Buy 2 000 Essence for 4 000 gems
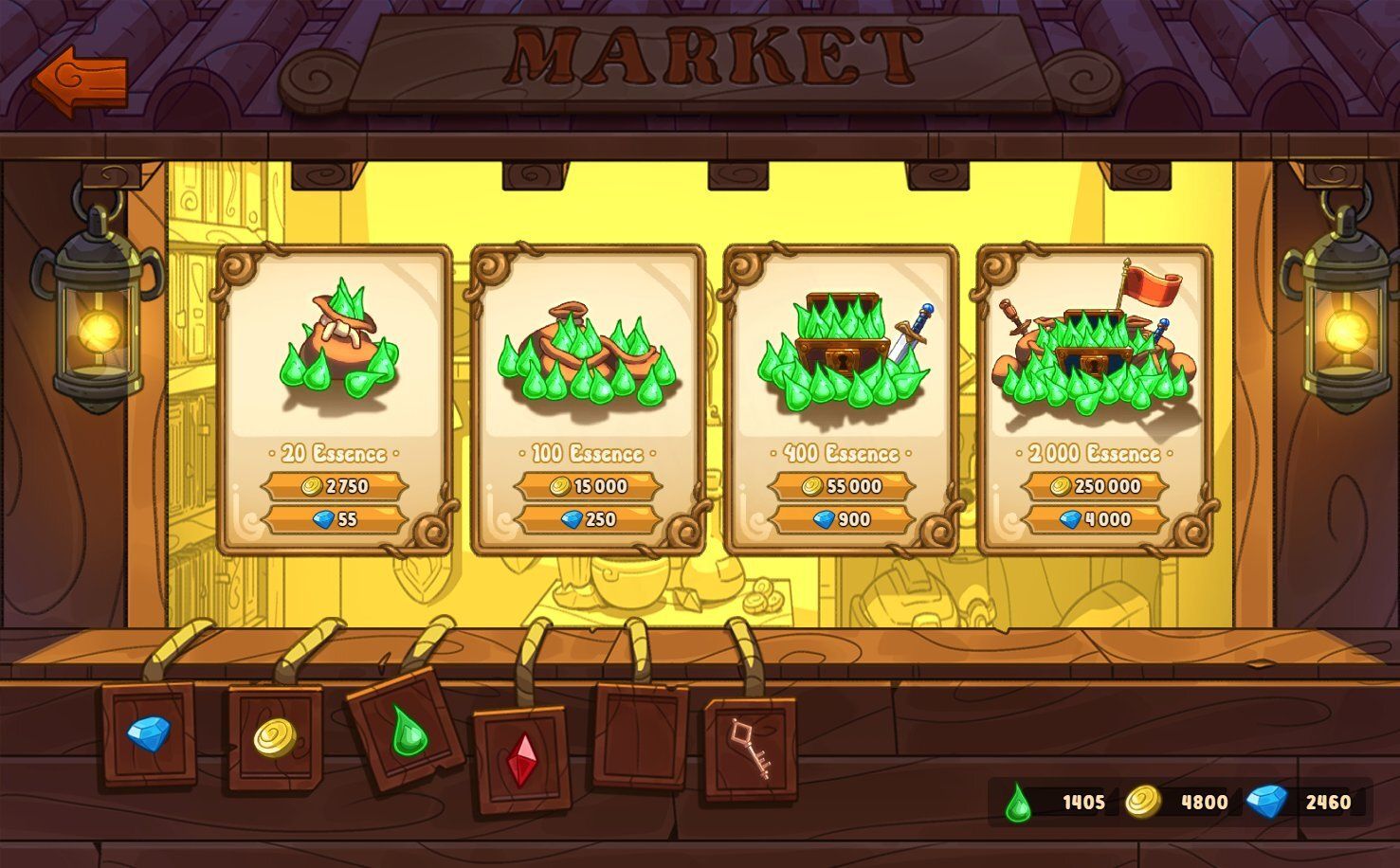 click(1095, 519)
